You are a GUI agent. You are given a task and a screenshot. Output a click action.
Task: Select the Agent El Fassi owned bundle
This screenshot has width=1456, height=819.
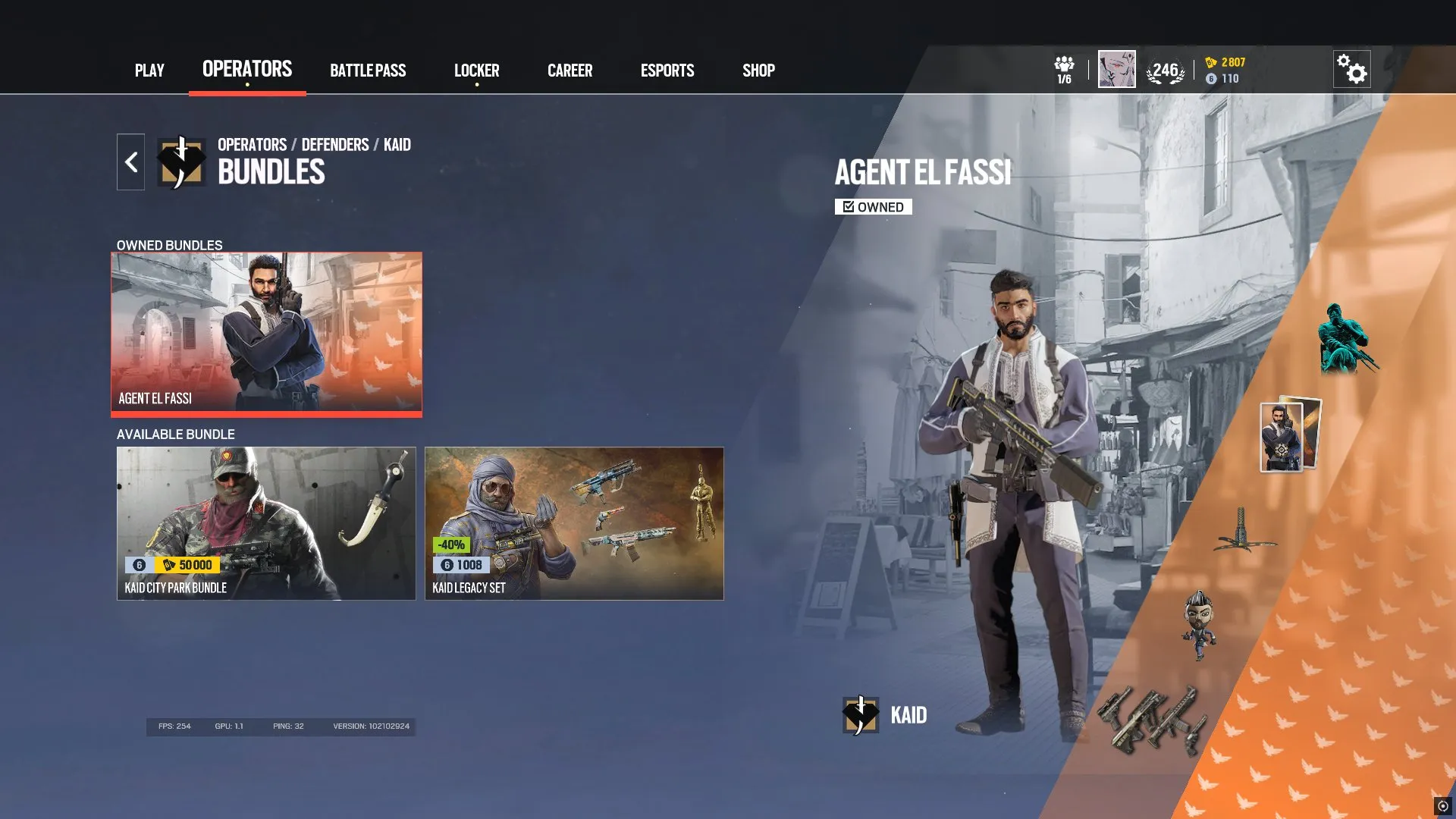pyautogui.click(x=267, y=334)
